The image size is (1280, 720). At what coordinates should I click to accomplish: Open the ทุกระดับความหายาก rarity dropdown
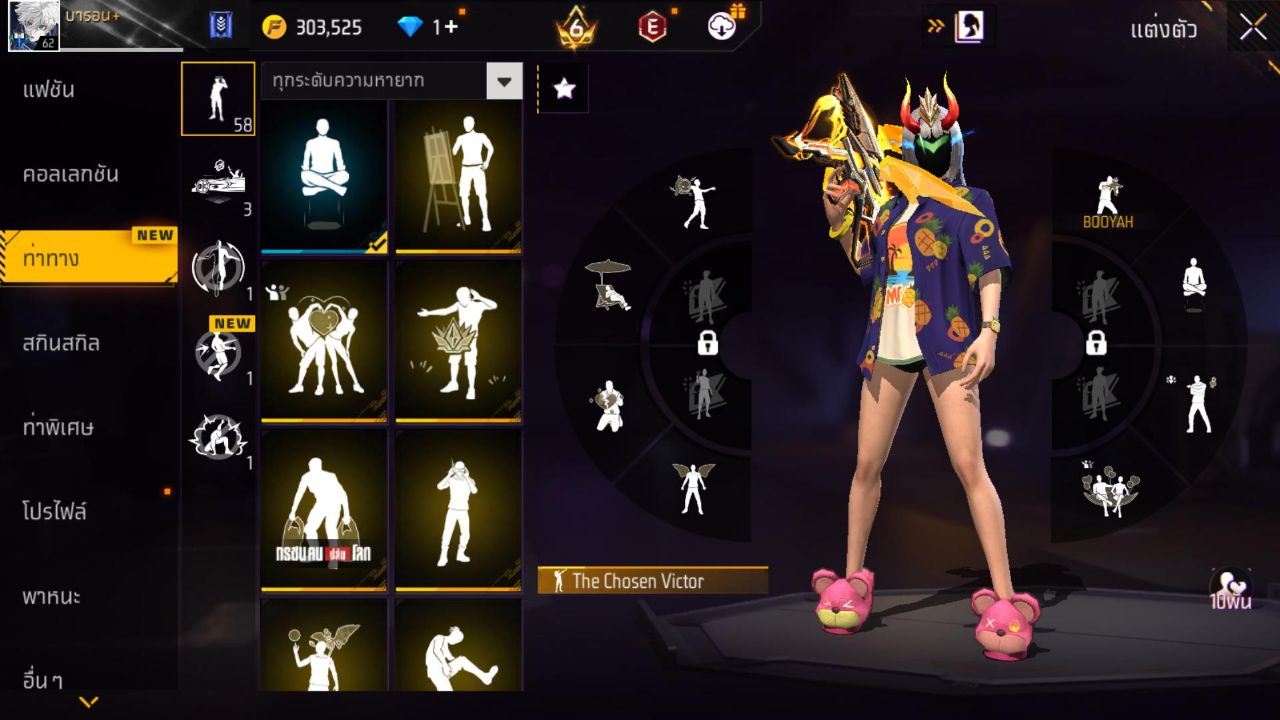(390, 81)
